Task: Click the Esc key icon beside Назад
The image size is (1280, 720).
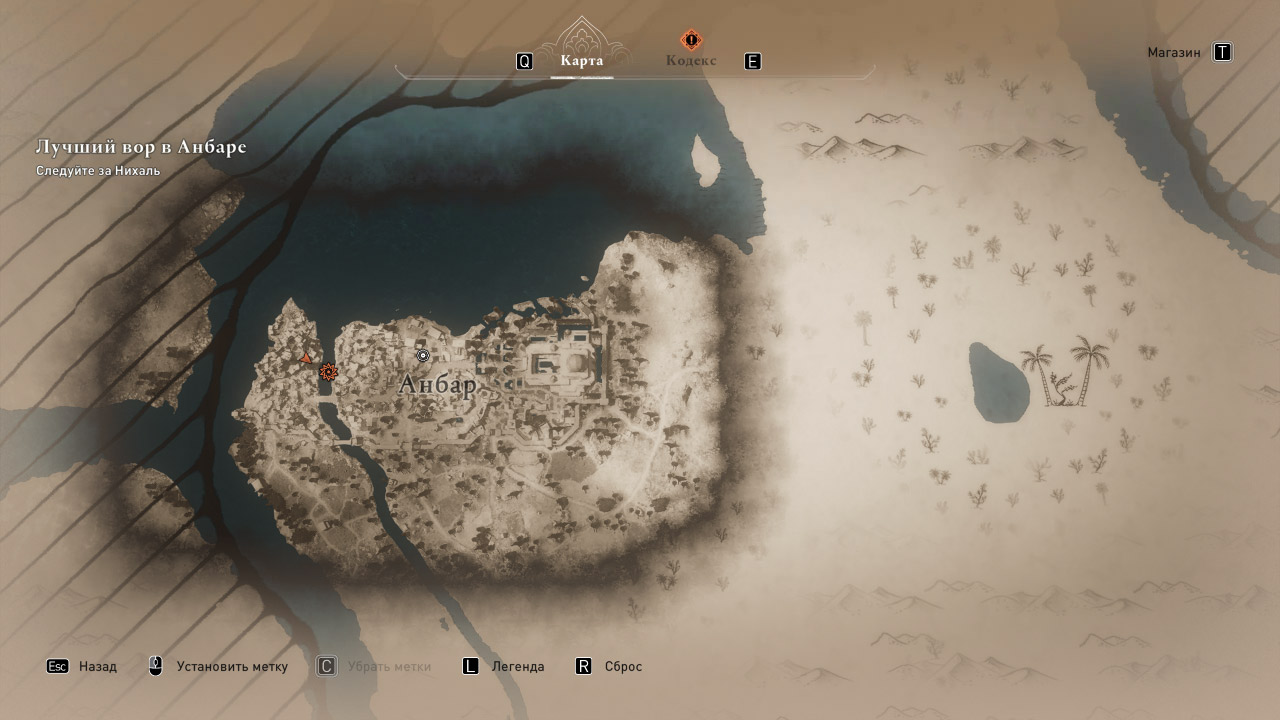Action: [59, 665]
